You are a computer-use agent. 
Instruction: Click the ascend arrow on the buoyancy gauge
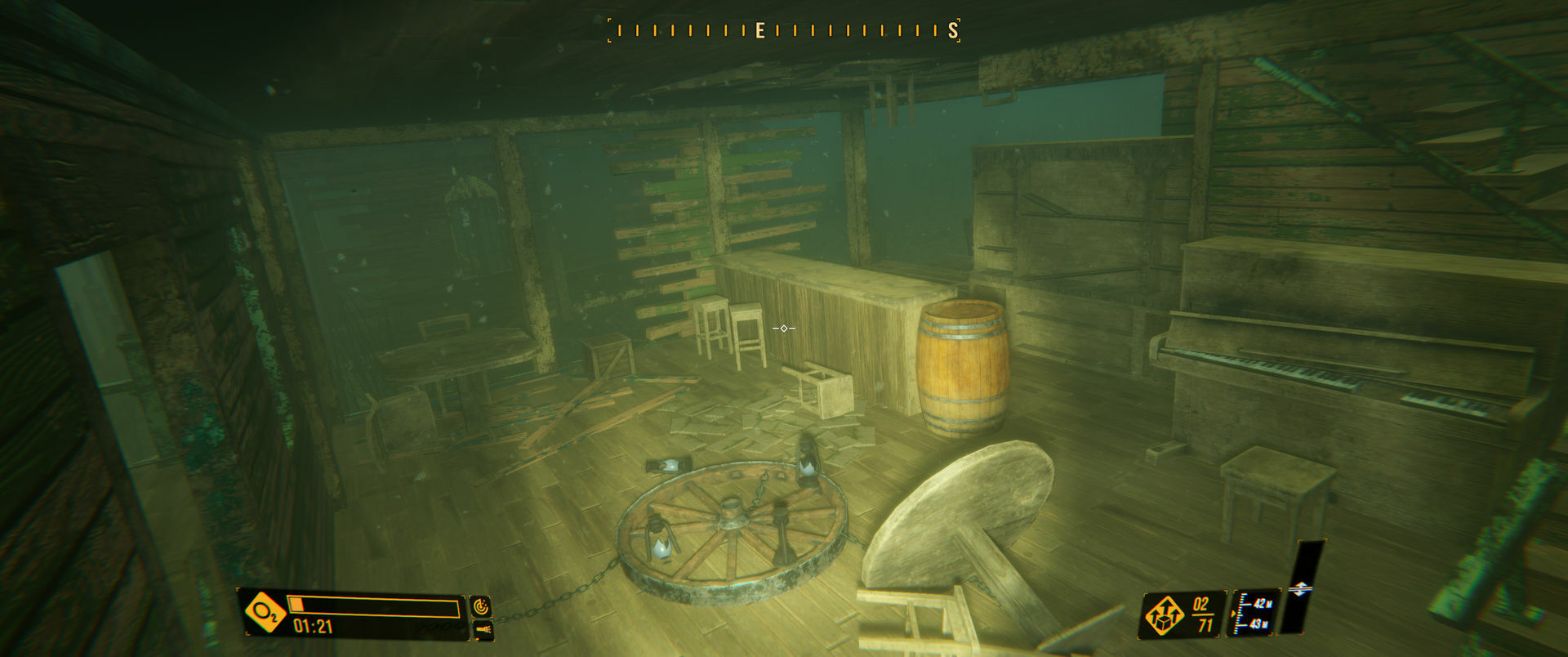pyautogui.click(x=1301, y=583)
